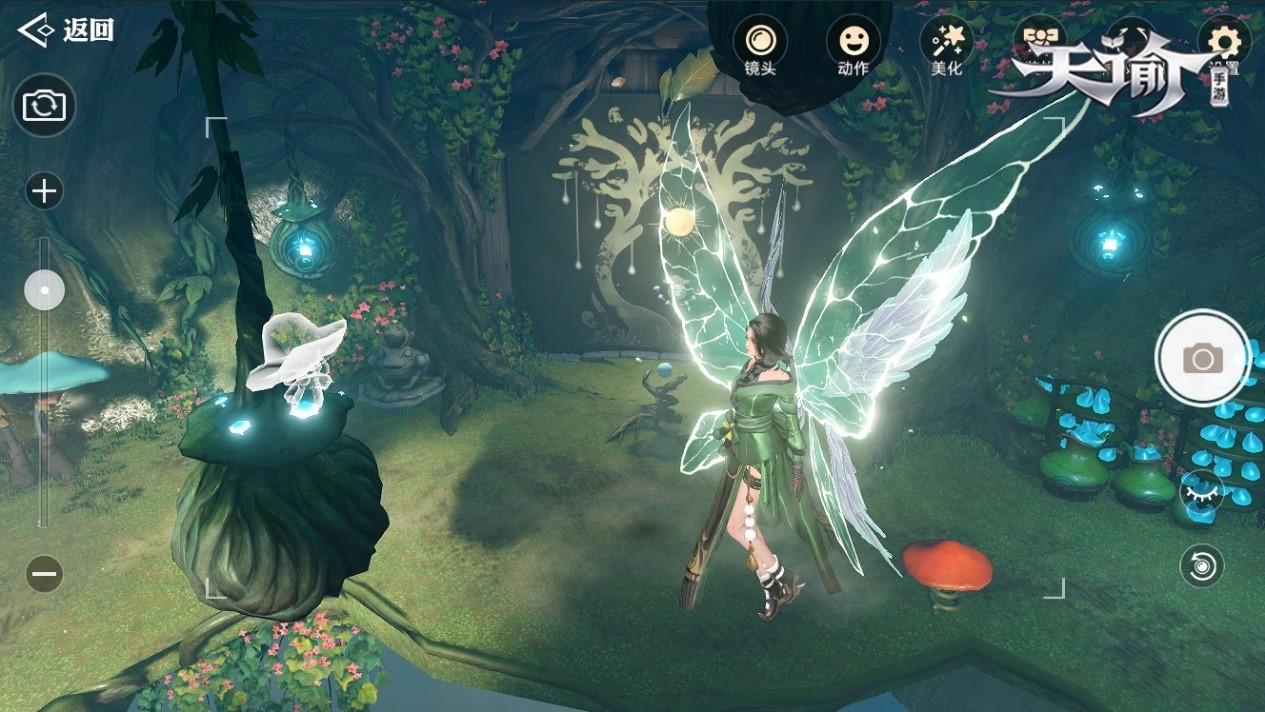Open the gear settings icon
The width and height of the screenshot is (1265, 712).
[x=1224, y=41]
